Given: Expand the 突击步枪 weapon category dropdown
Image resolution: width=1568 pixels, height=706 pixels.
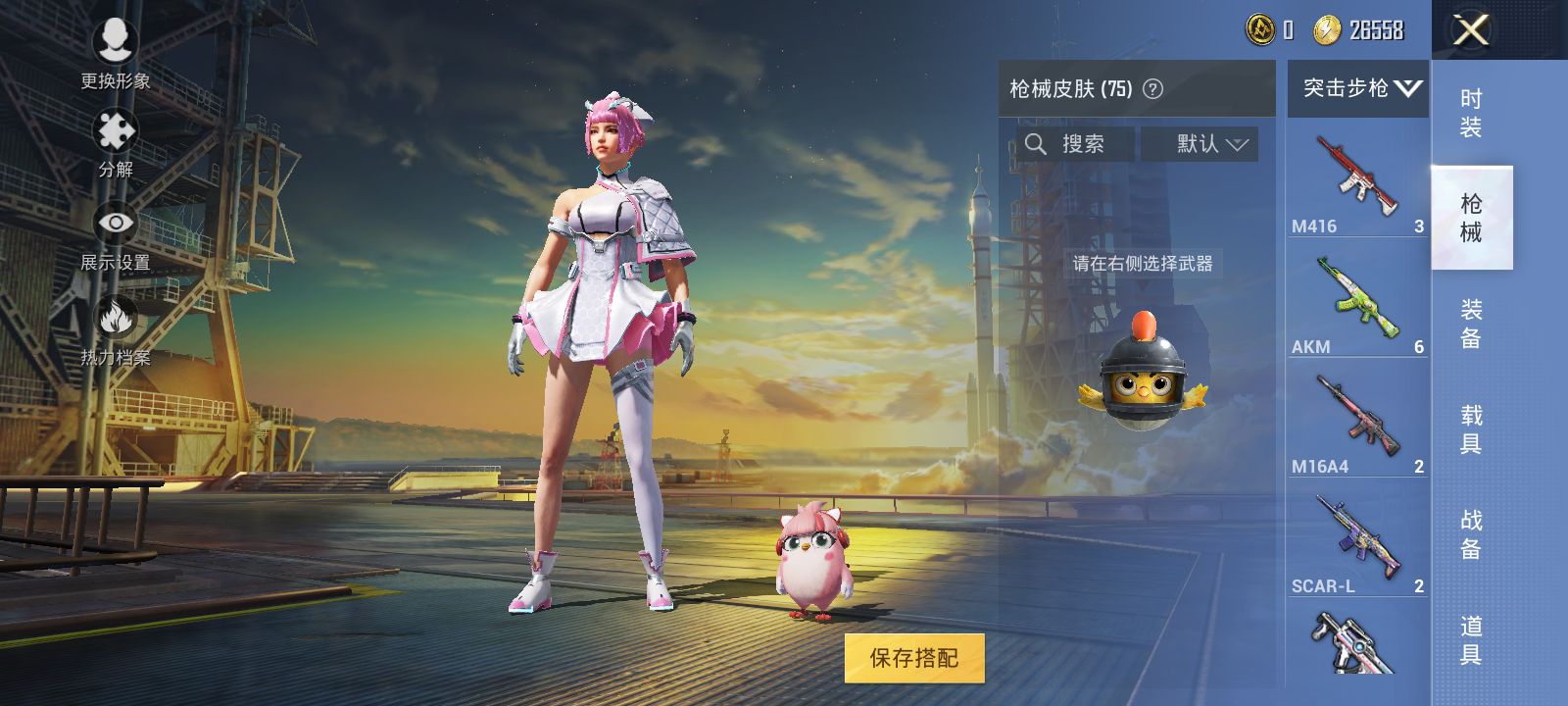Looking at the screenshot, I should [x=1358, y=88].
